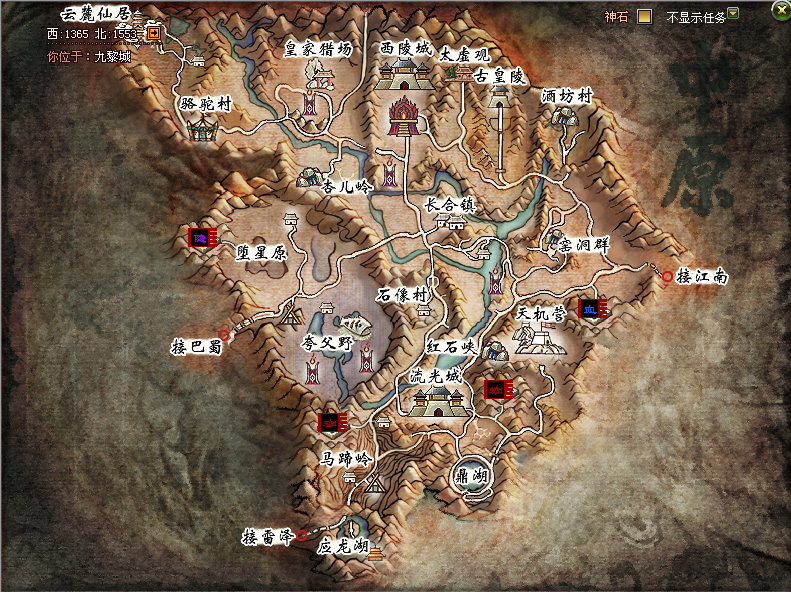Select the 皇家猎场 location
791x592 pixels.
(319, 48)
